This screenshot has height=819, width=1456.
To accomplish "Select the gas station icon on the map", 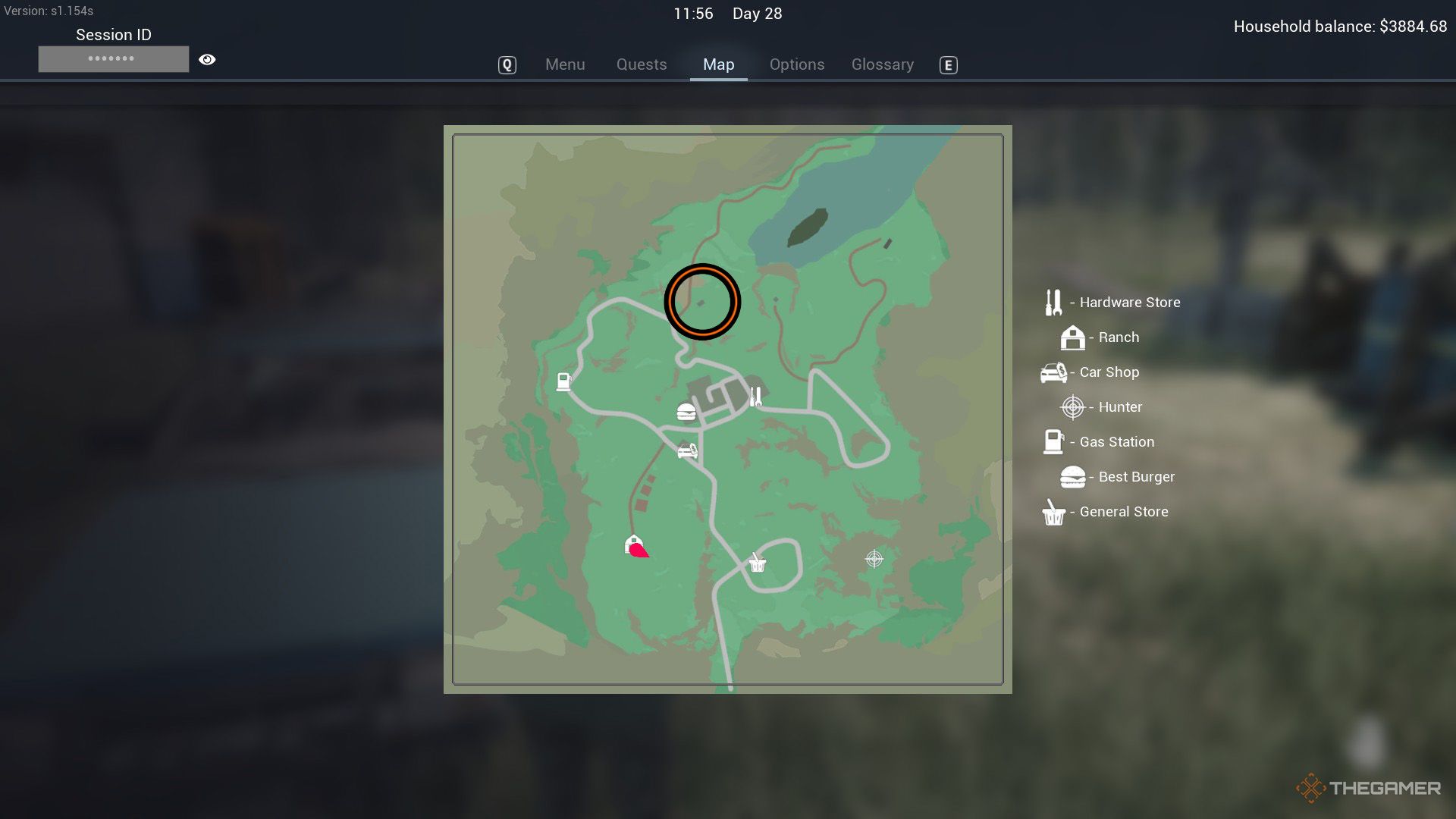I will 563,382.
